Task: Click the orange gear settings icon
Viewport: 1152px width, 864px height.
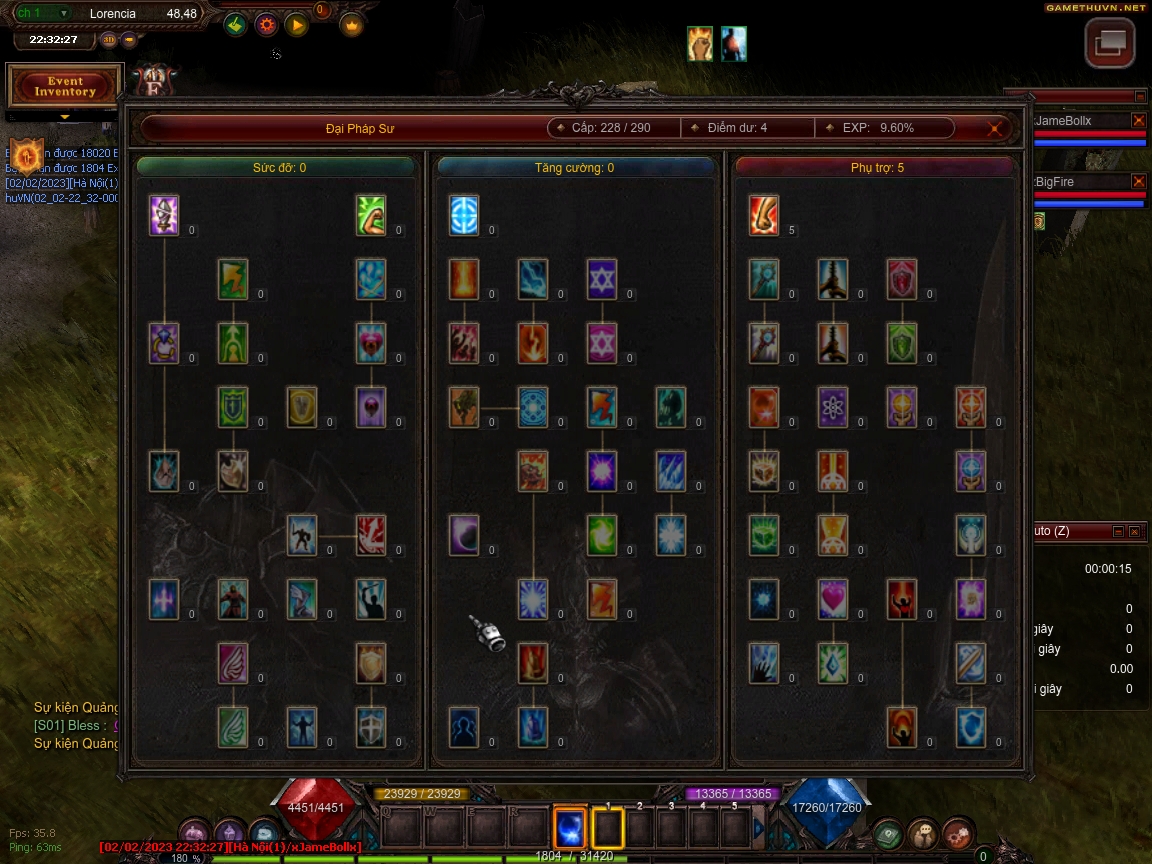Action: click(x=266, y=25)
